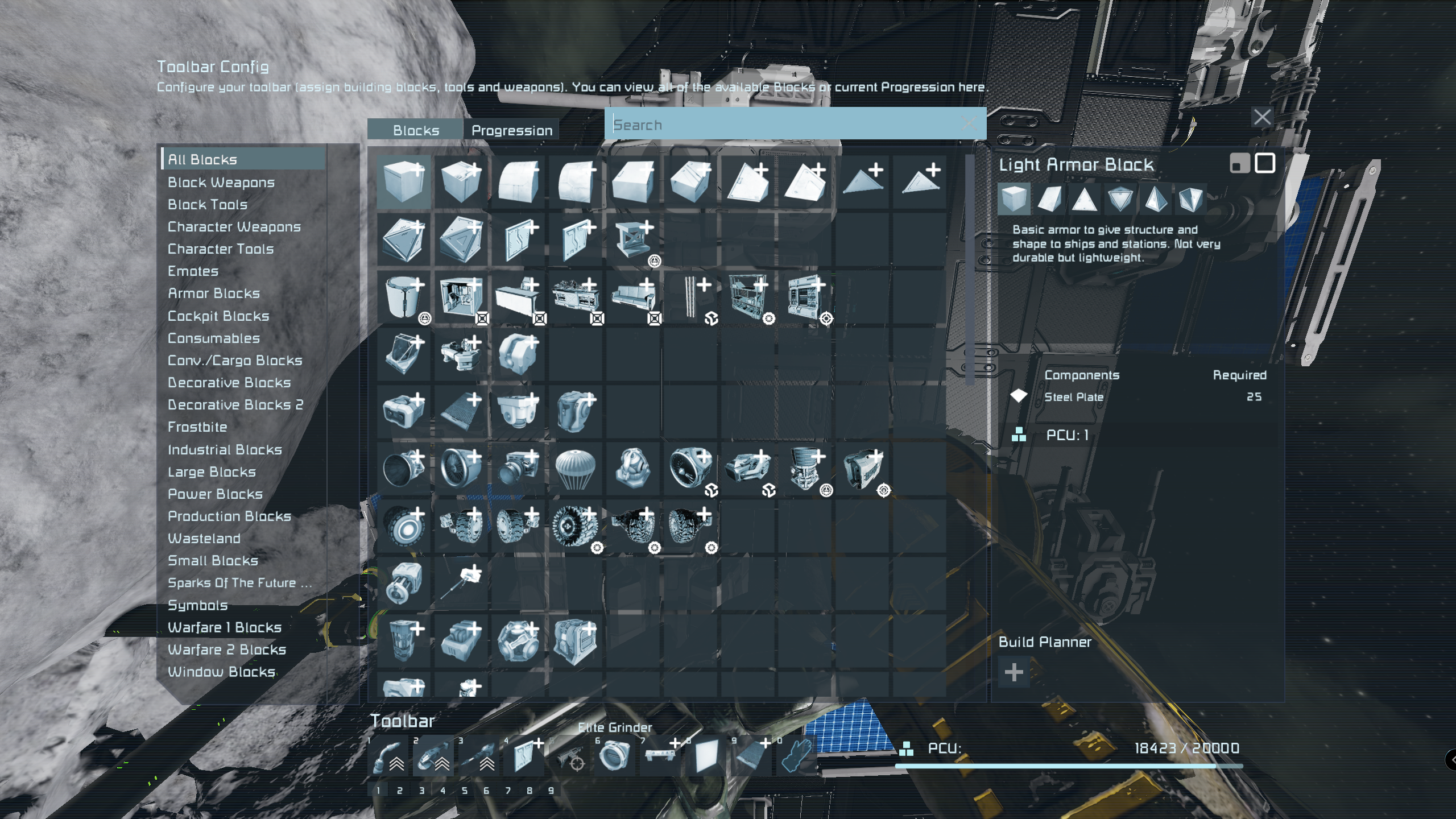Open the Blocks tab
This screenshot has height=819, width=1456.
tap(416, 130)
